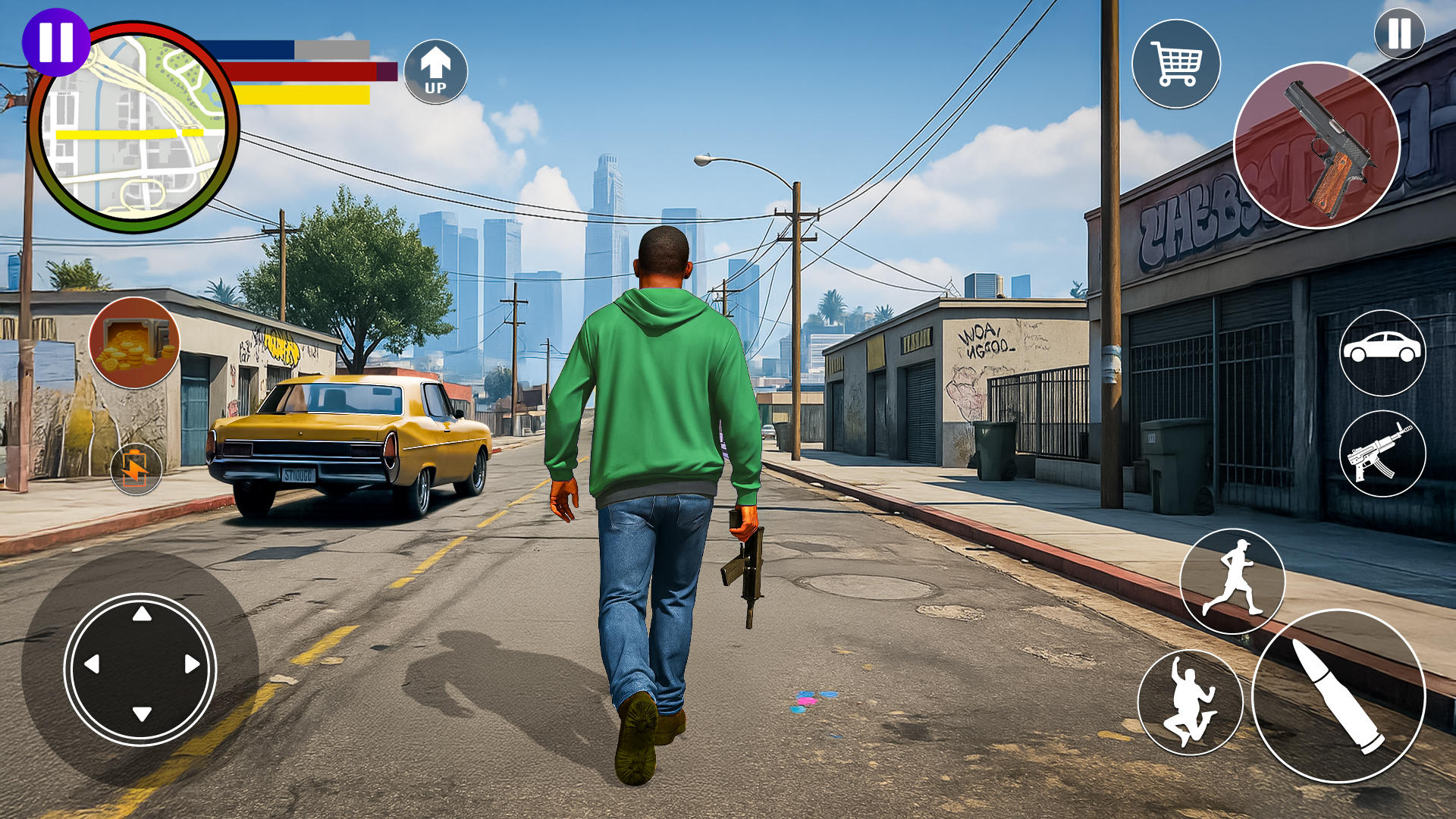Open the shopping cart store
Image resolution: width=1456 pixels, height=819 pixels.
pos(1175,64)
